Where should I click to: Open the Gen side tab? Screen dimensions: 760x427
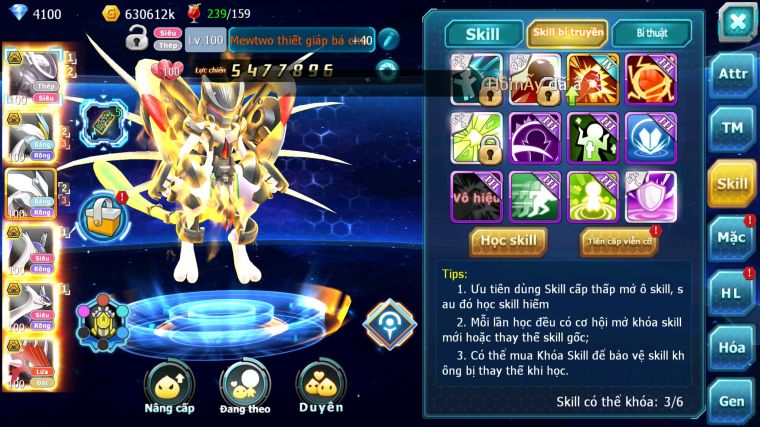733,400
